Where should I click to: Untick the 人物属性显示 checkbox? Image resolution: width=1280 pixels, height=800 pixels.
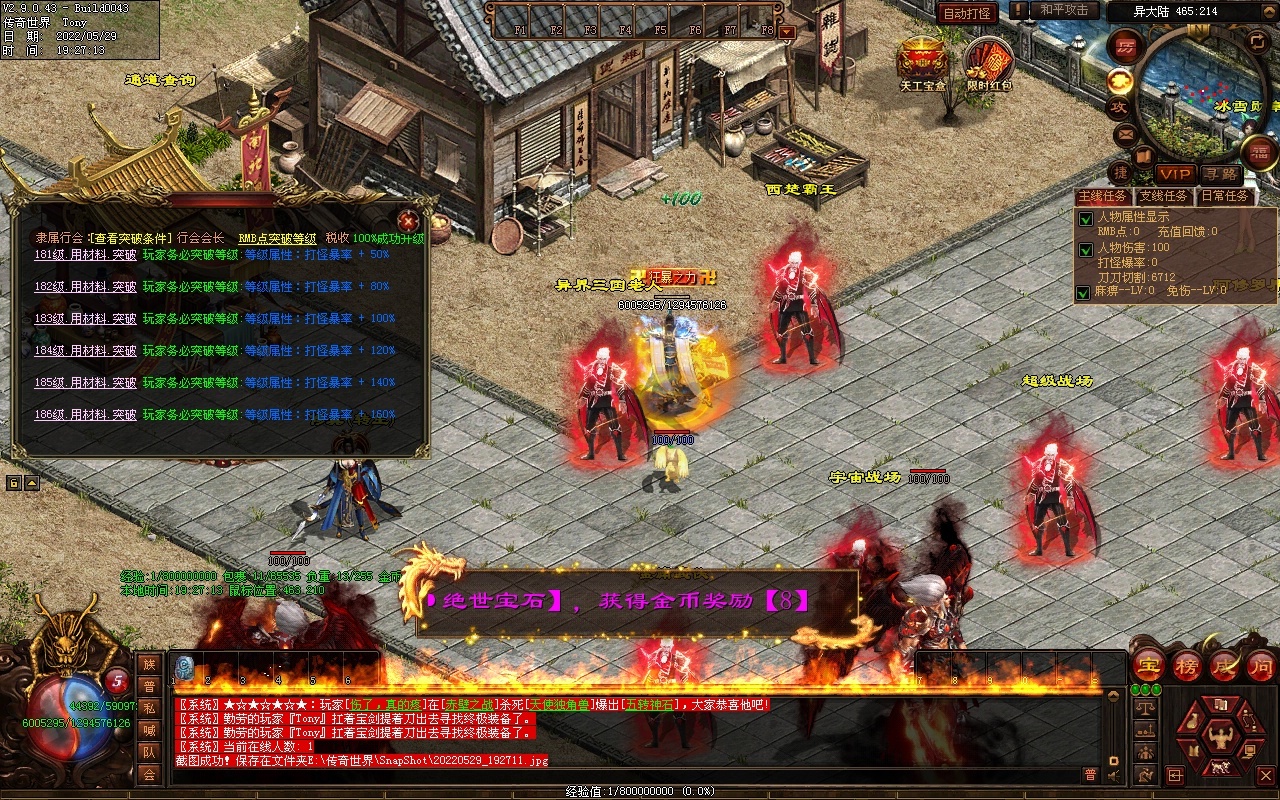pos(1085,219)
